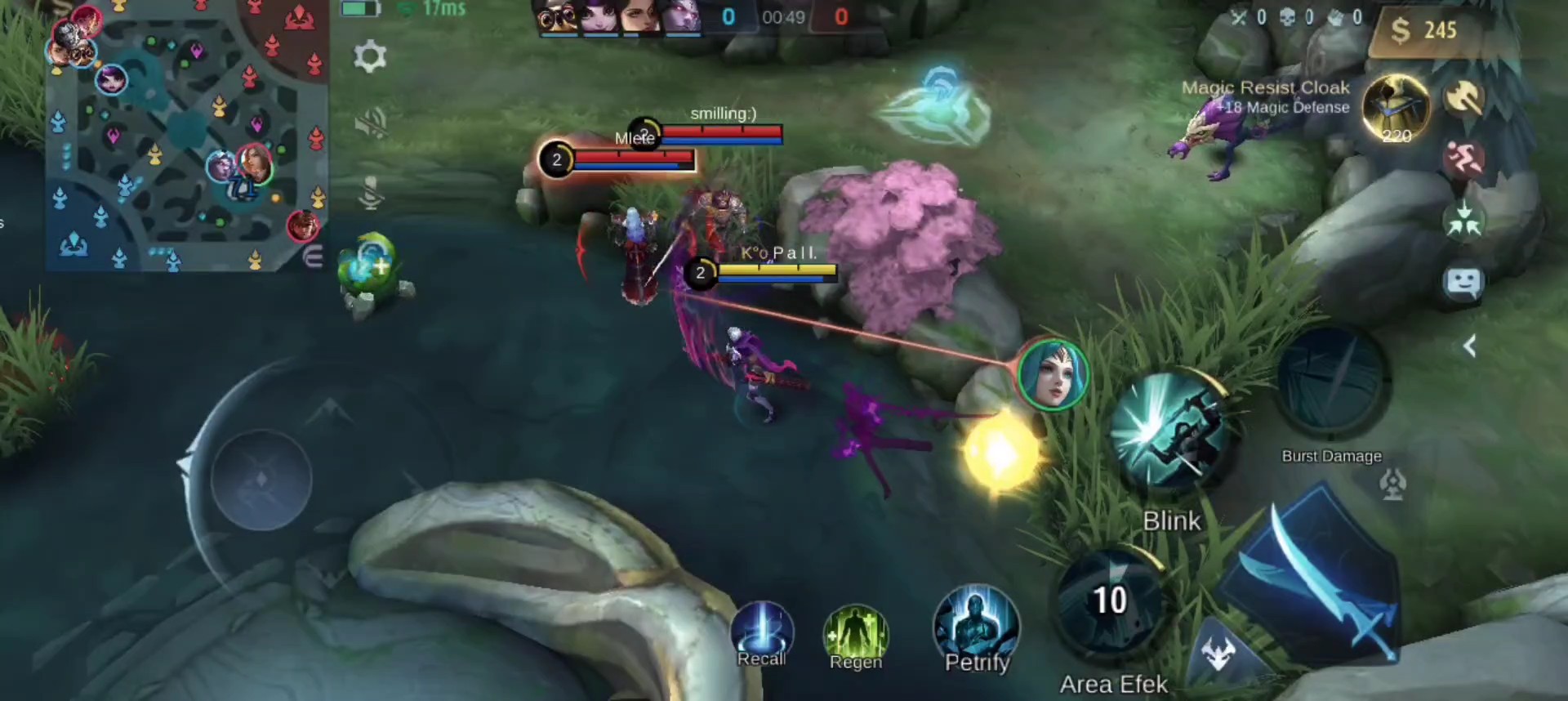Screen dimensions: 1568x701
Task: Send the gather signal arrows icon
Action: pyautogui.click(x=1463, y=221)
